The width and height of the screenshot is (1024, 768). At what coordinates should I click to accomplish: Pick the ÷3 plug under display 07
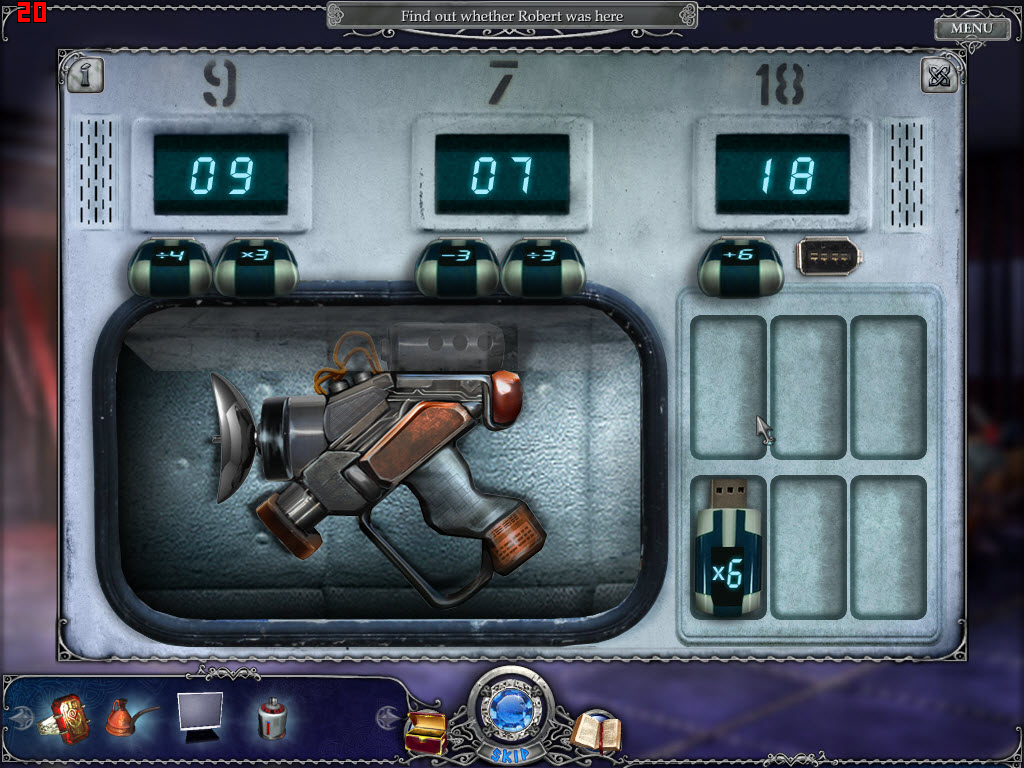[541, 268]
